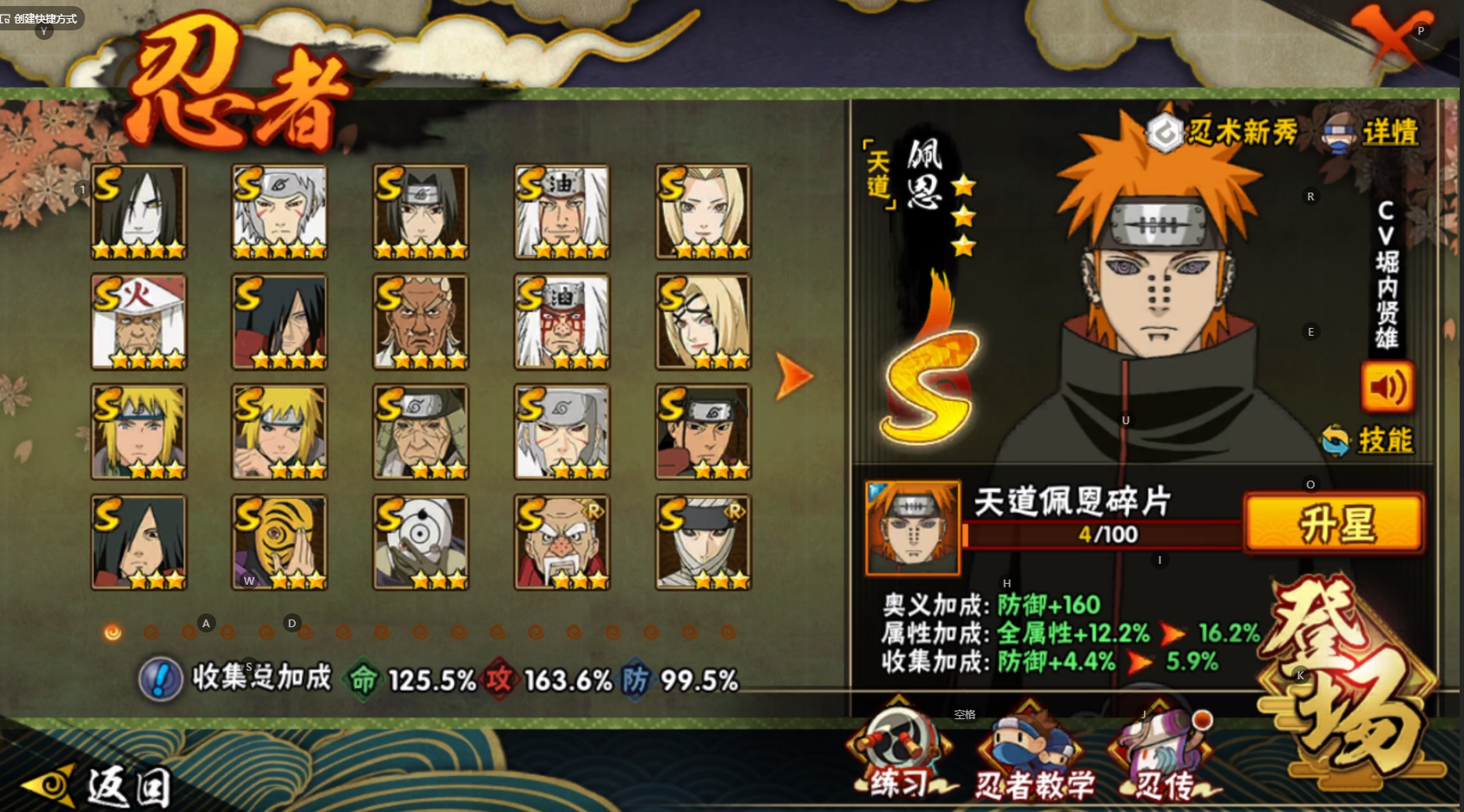
Task: Go back with 返回 button
Action: [97, 785]
